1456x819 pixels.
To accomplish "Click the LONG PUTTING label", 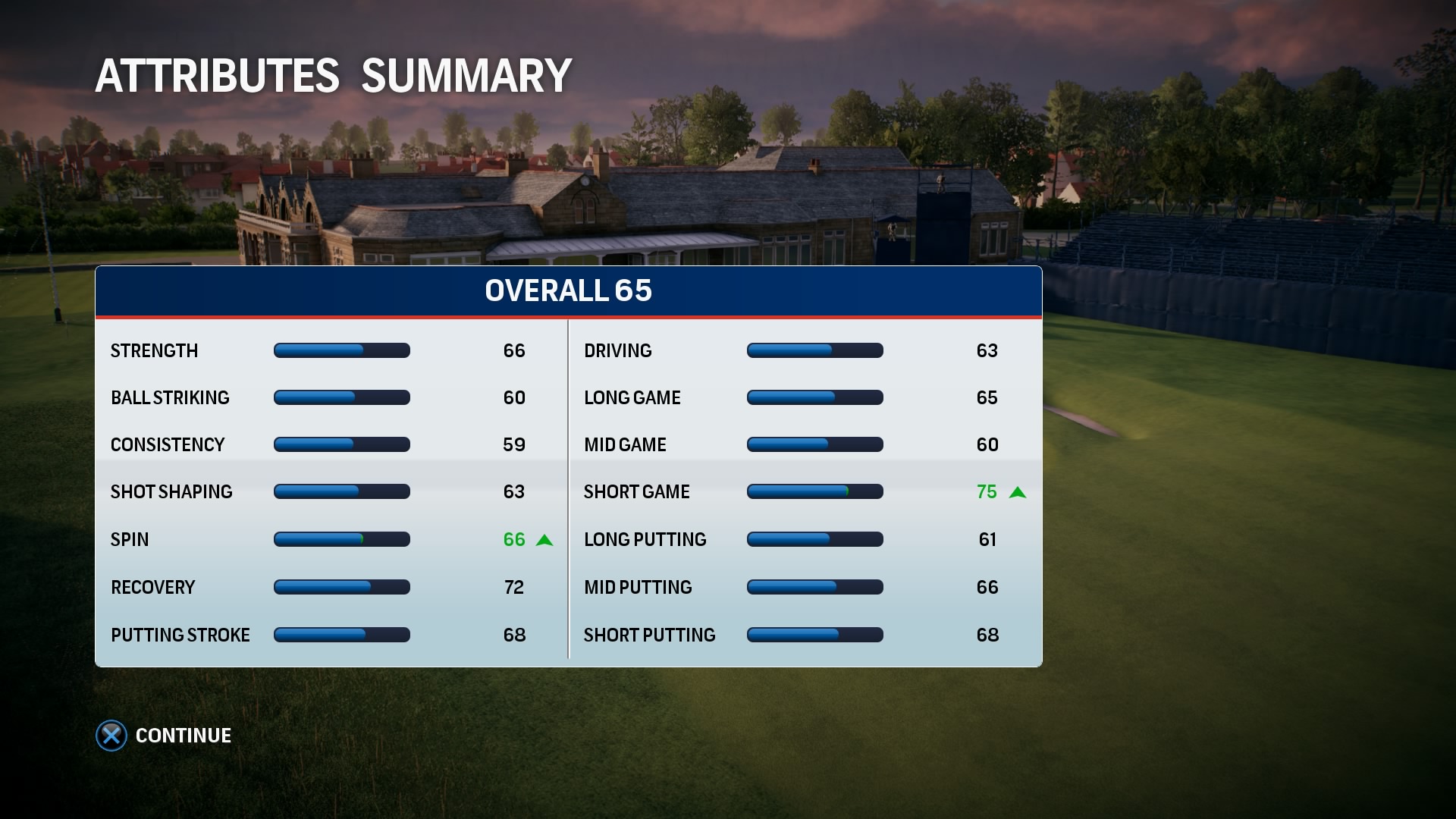I will [645, 539].
